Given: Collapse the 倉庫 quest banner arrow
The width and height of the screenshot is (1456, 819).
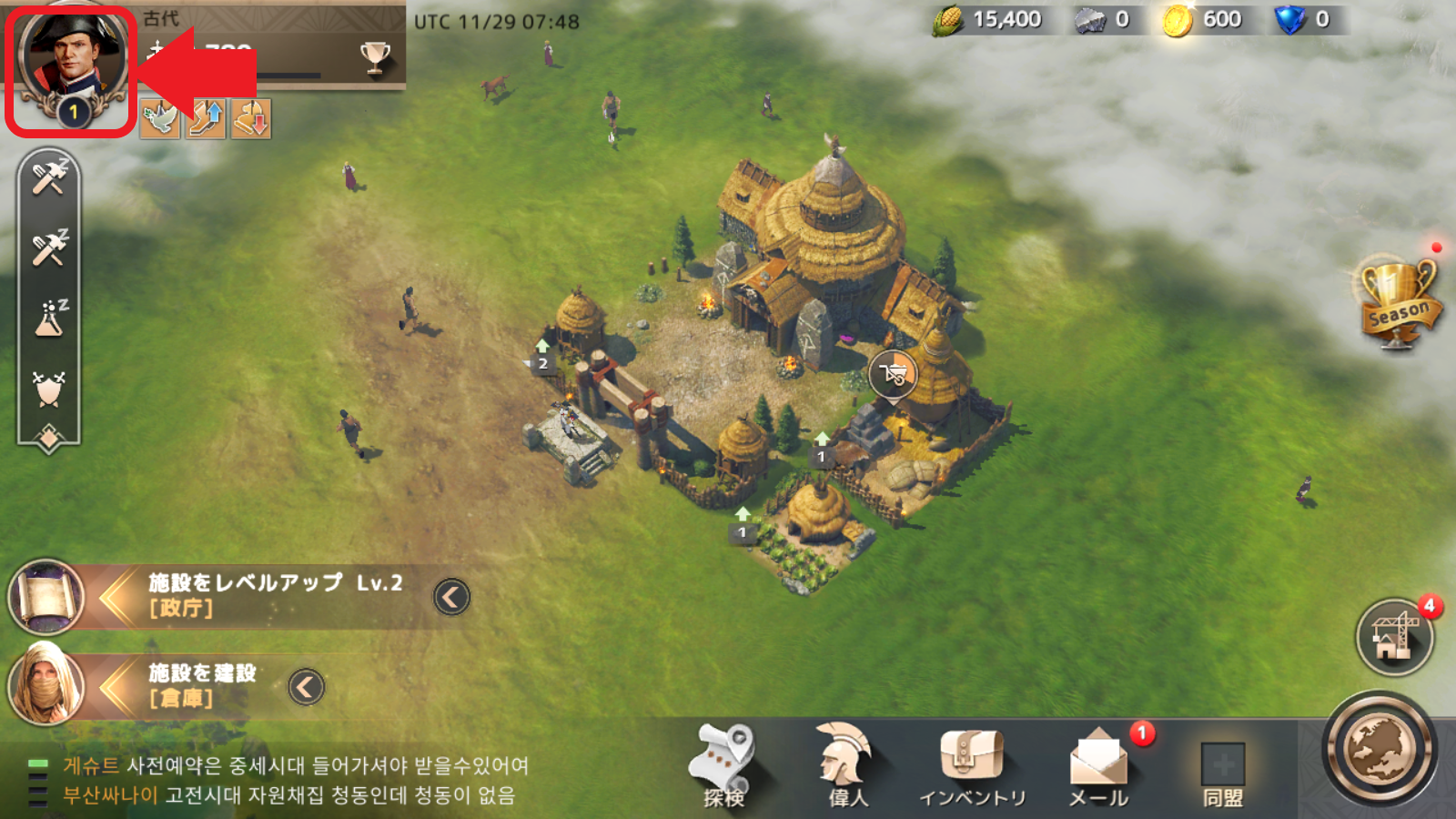Looking at the screenshot, I should (x=307, y=686).
